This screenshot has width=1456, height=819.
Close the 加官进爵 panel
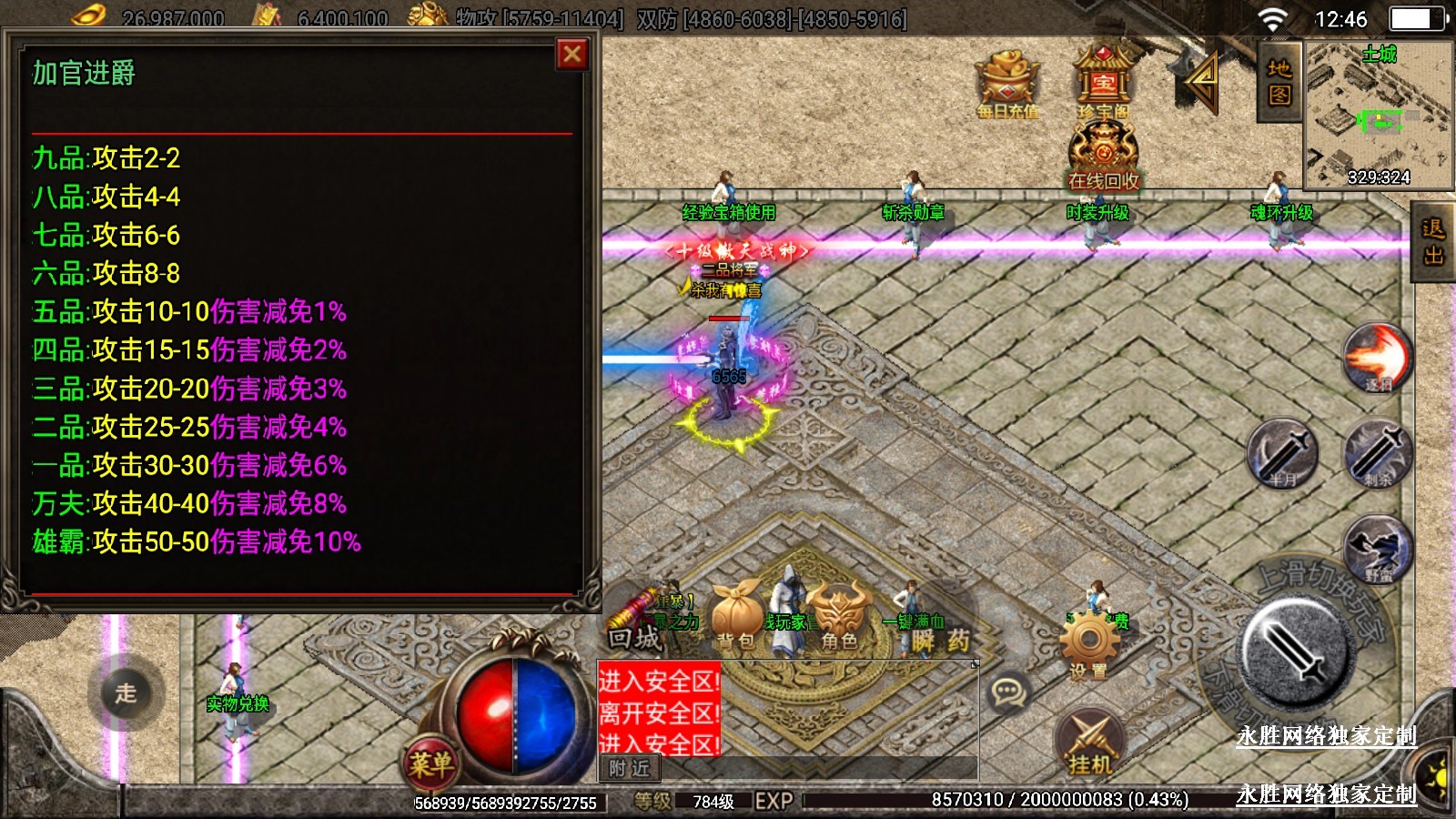pyautogui.click(x=572, y=55)
